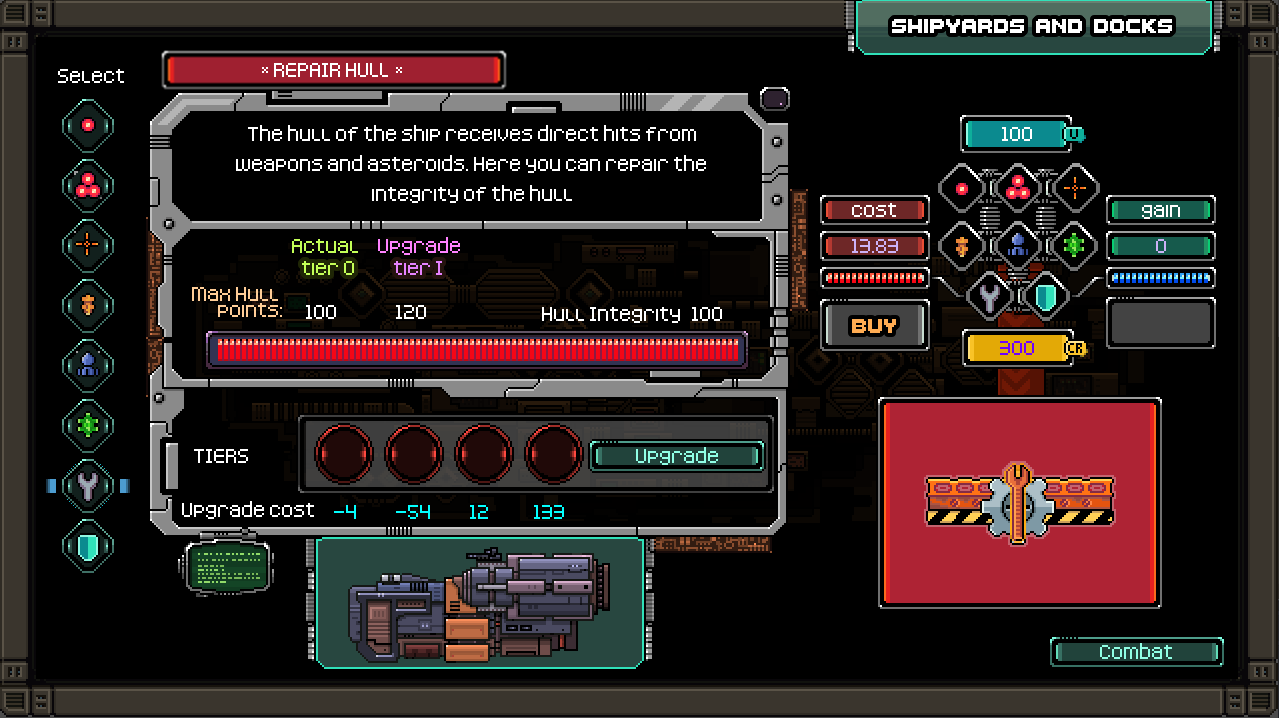This screenshot has height=718, width=1279.
Task: Click the empty grey box below the gain bar
Action: 1160,323
